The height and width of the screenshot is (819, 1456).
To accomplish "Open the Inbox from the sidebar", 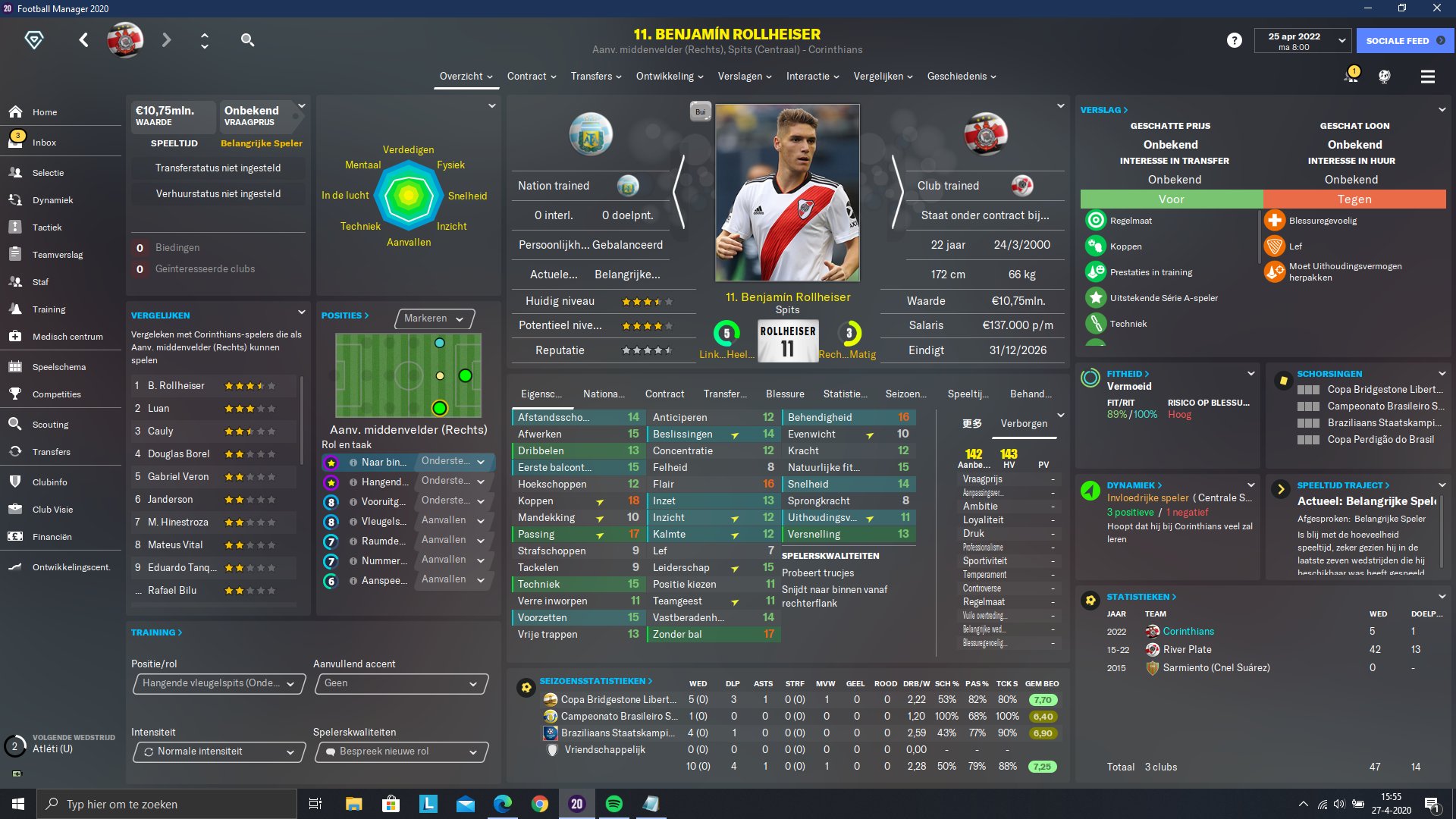I will pos(44,143).
